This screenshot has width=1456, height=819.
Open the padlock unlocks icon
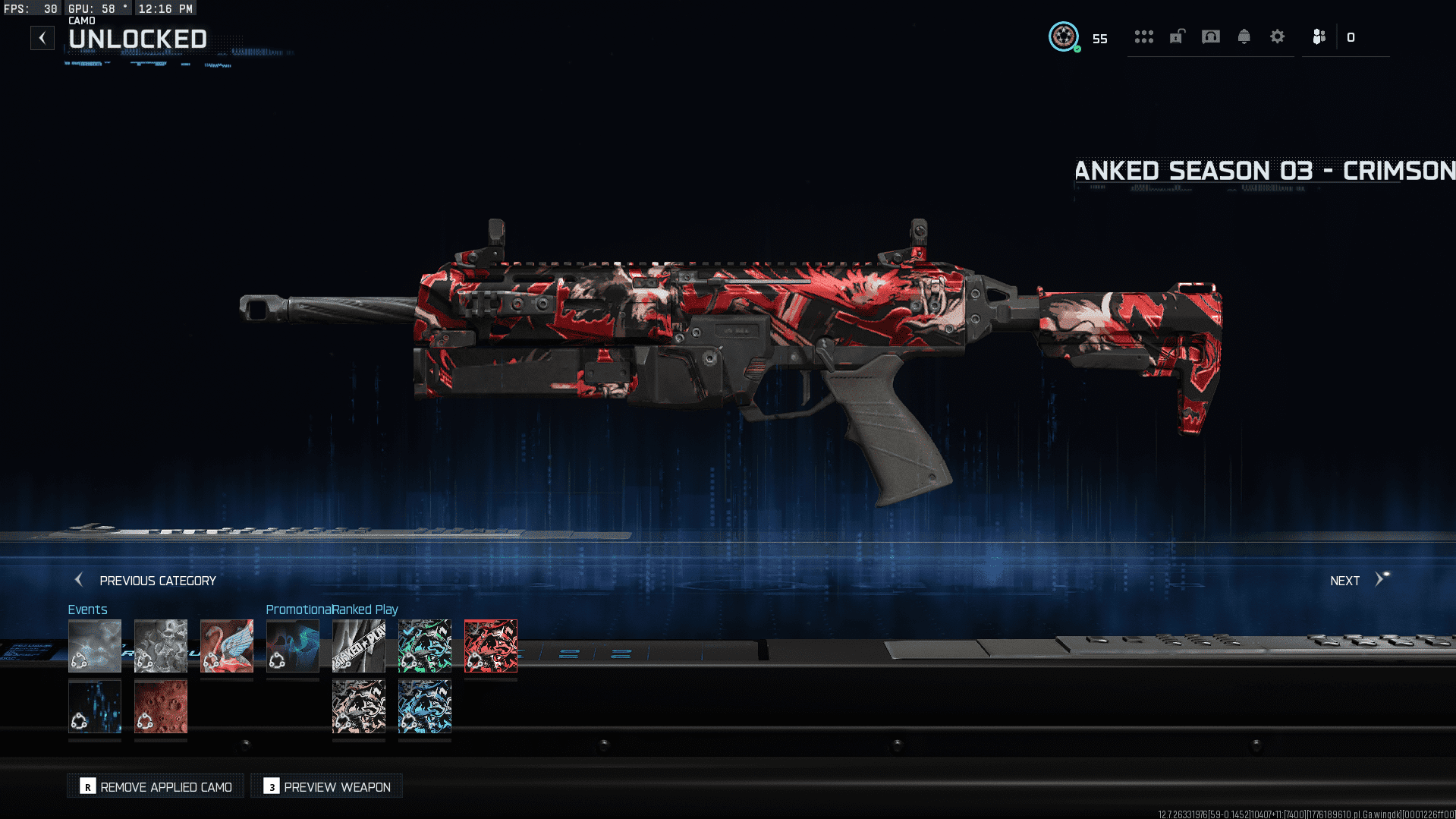coord(1177,36)
